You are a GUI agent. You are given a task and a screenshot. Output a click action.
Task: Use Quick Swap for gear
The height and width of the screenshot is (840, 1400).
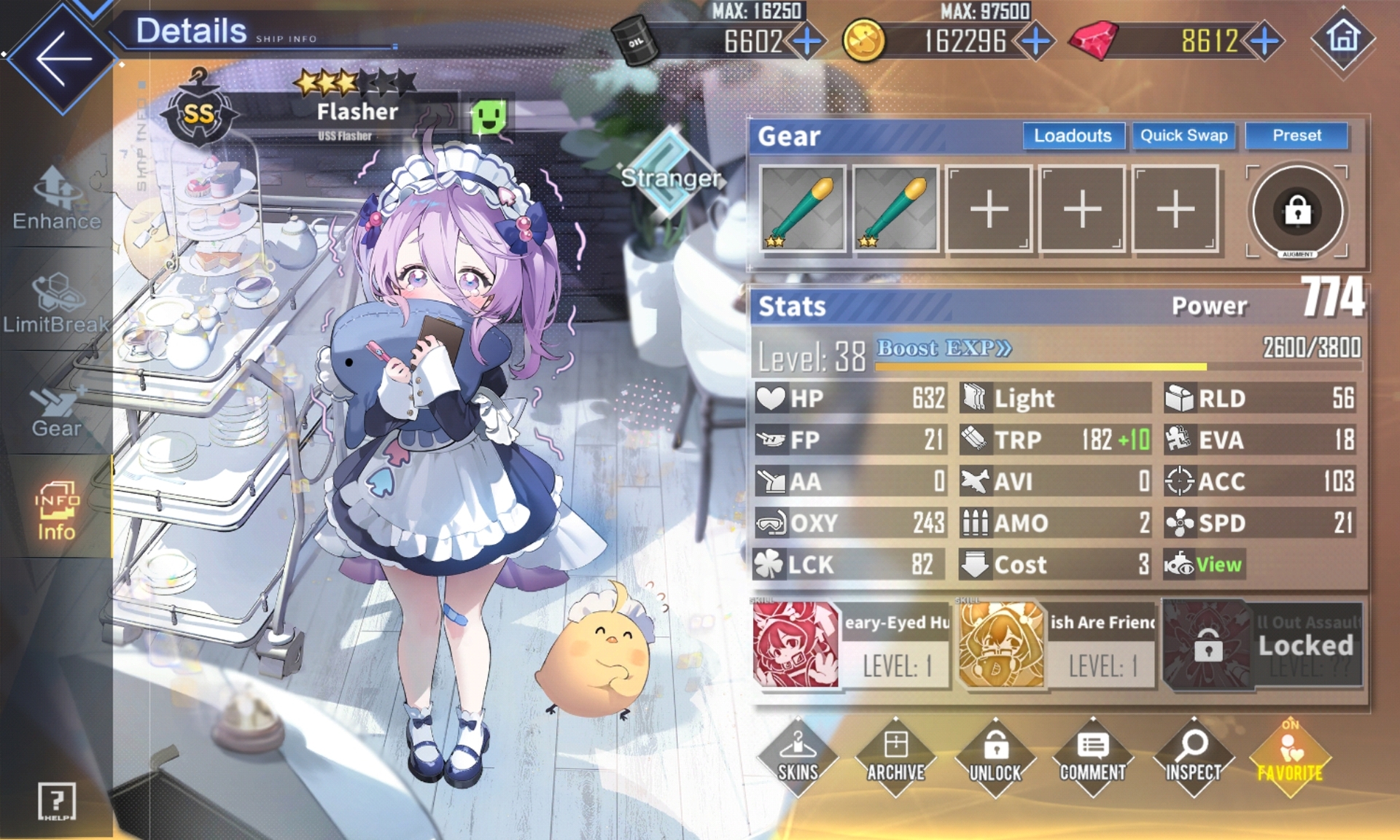tap(1183, 136)
